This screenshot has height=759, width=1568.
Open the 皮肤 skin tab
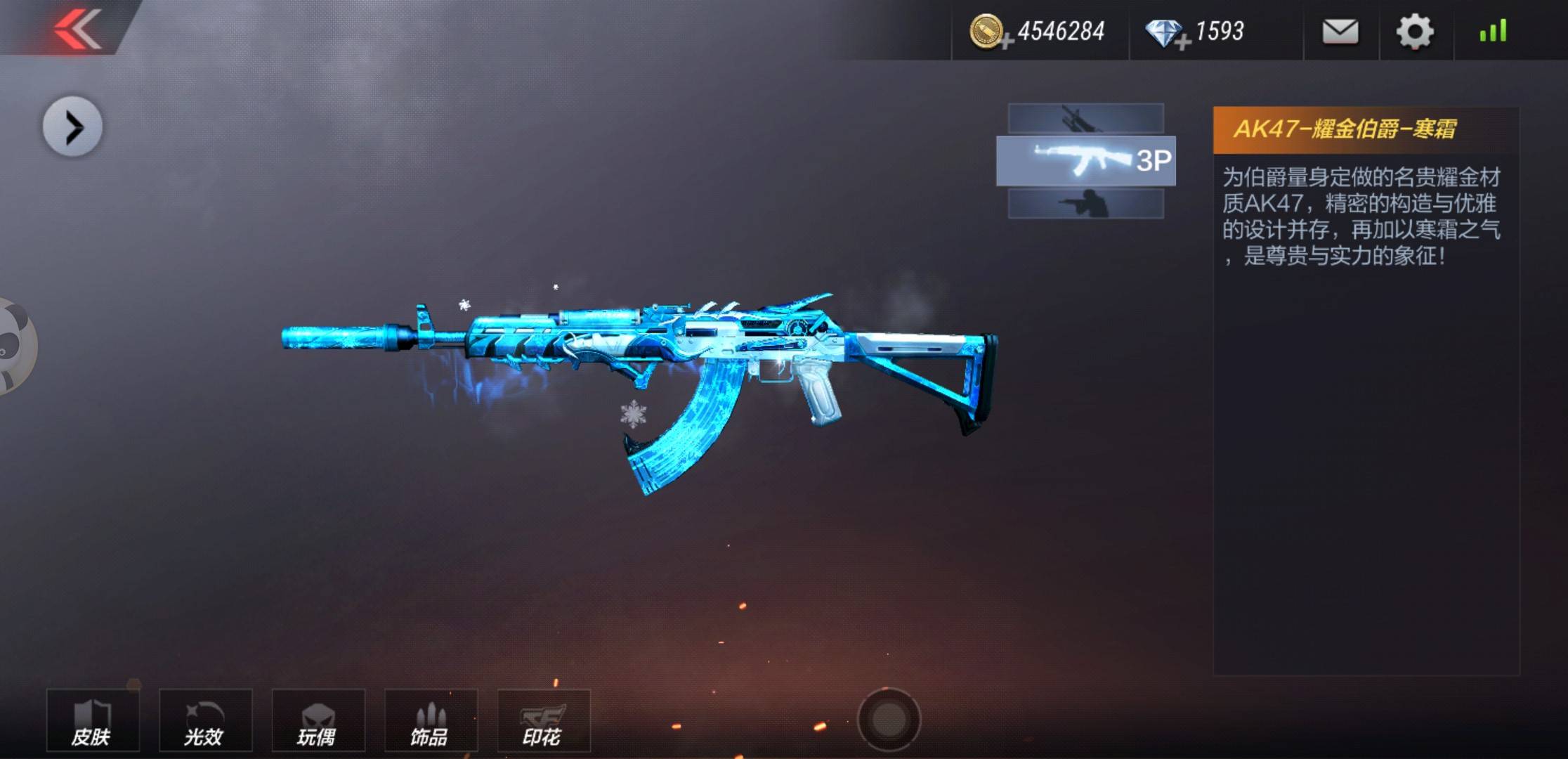pos(93,721)
